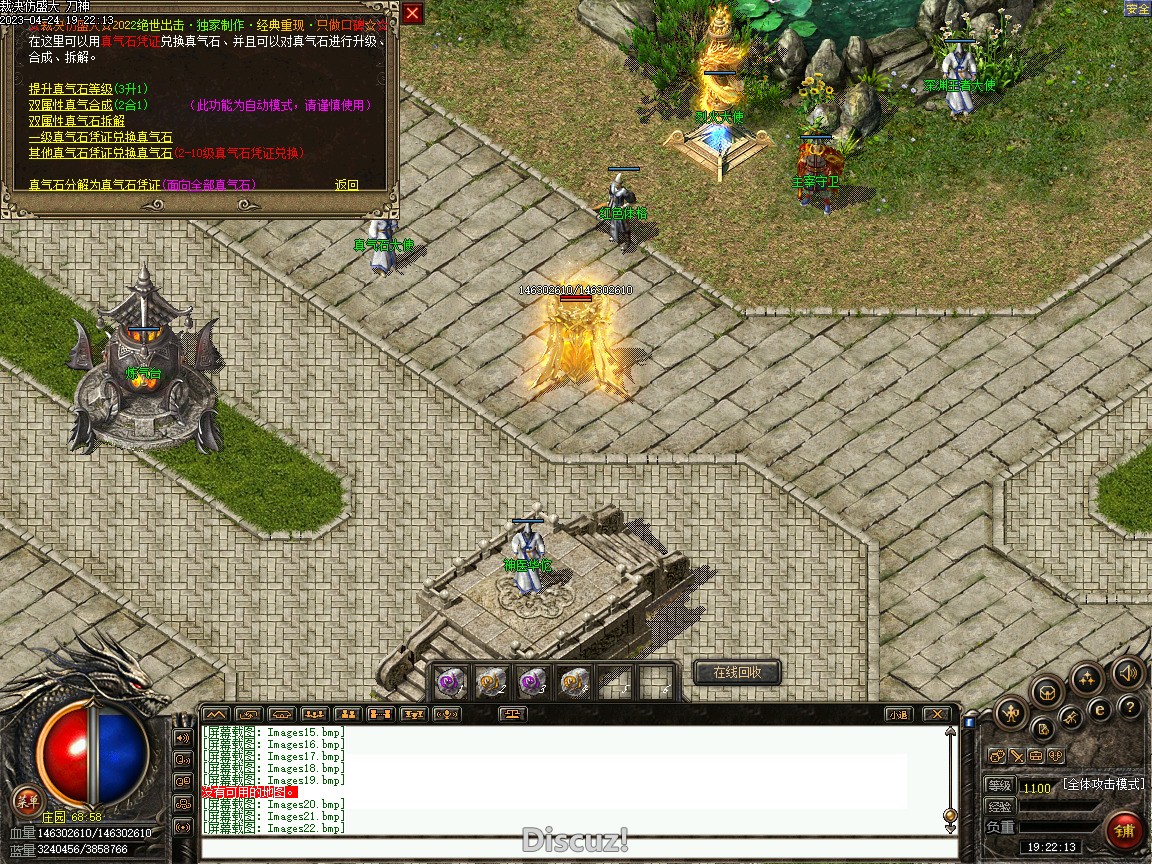The image size is (1152, 864).
Task: Open the character figure icon
Action: tap(1012, 713)
